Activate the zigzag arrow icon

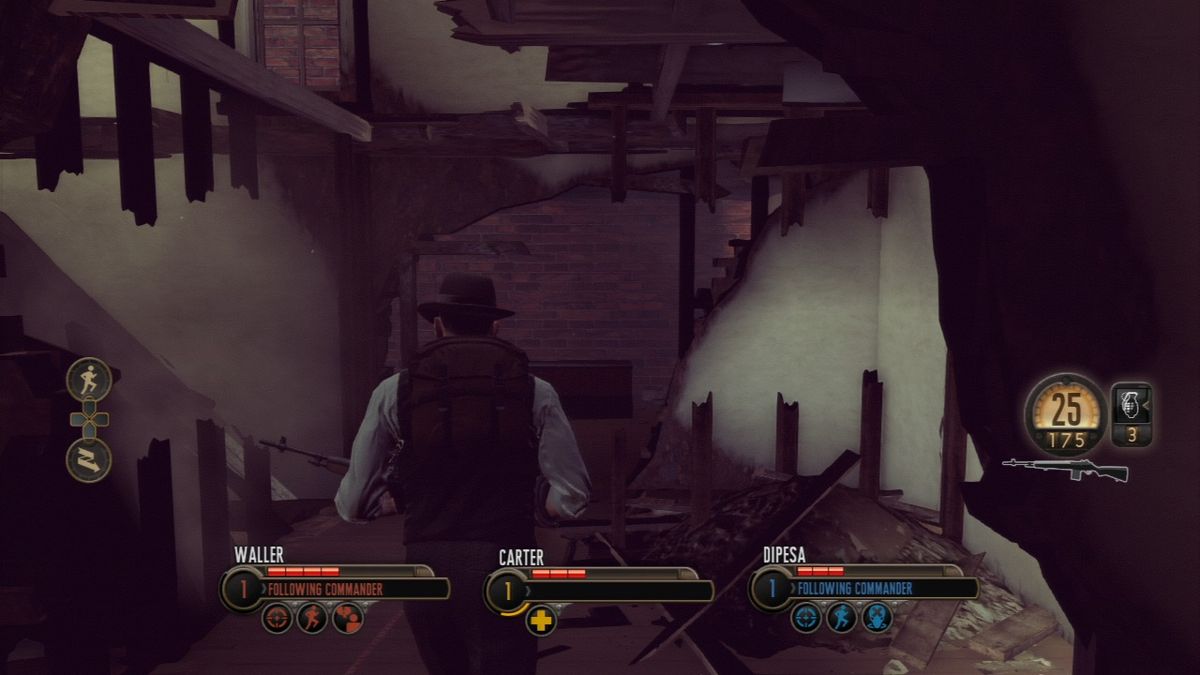click(x=89, y=460)
